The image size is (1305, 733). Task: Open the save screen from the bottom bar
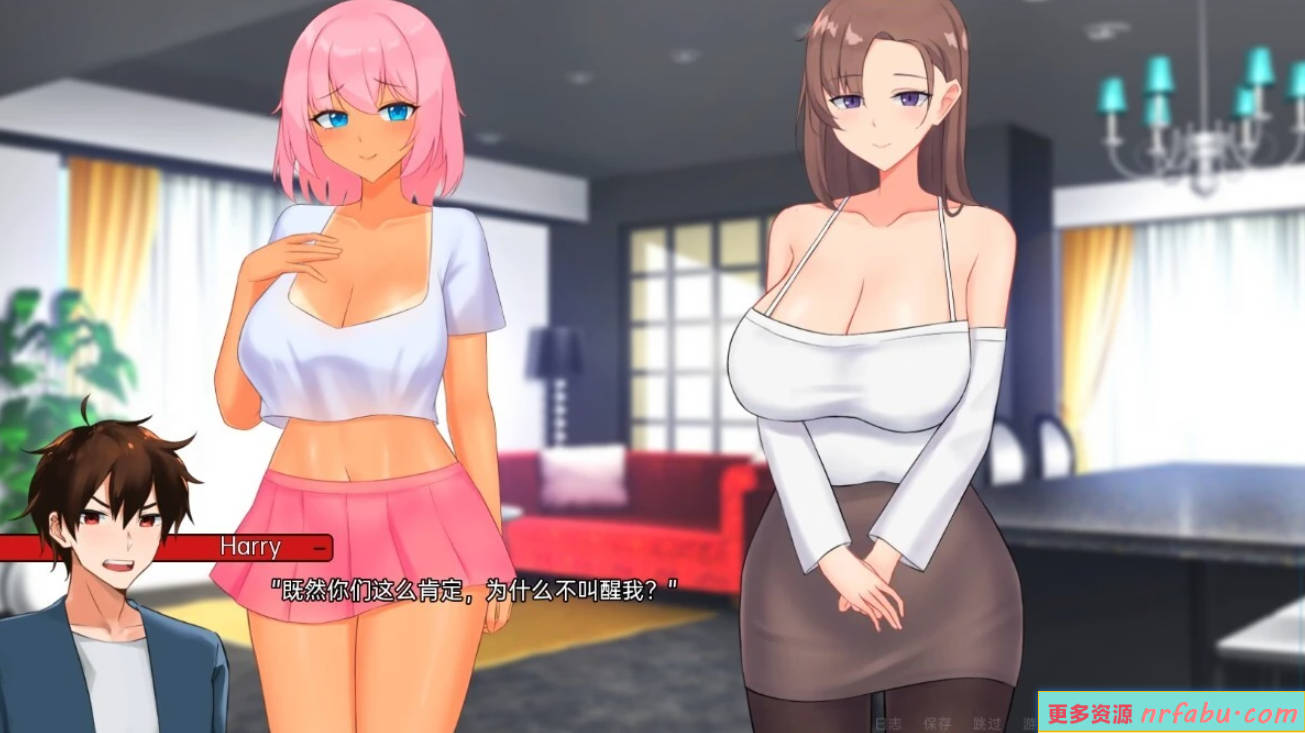(x=937, y=724)
